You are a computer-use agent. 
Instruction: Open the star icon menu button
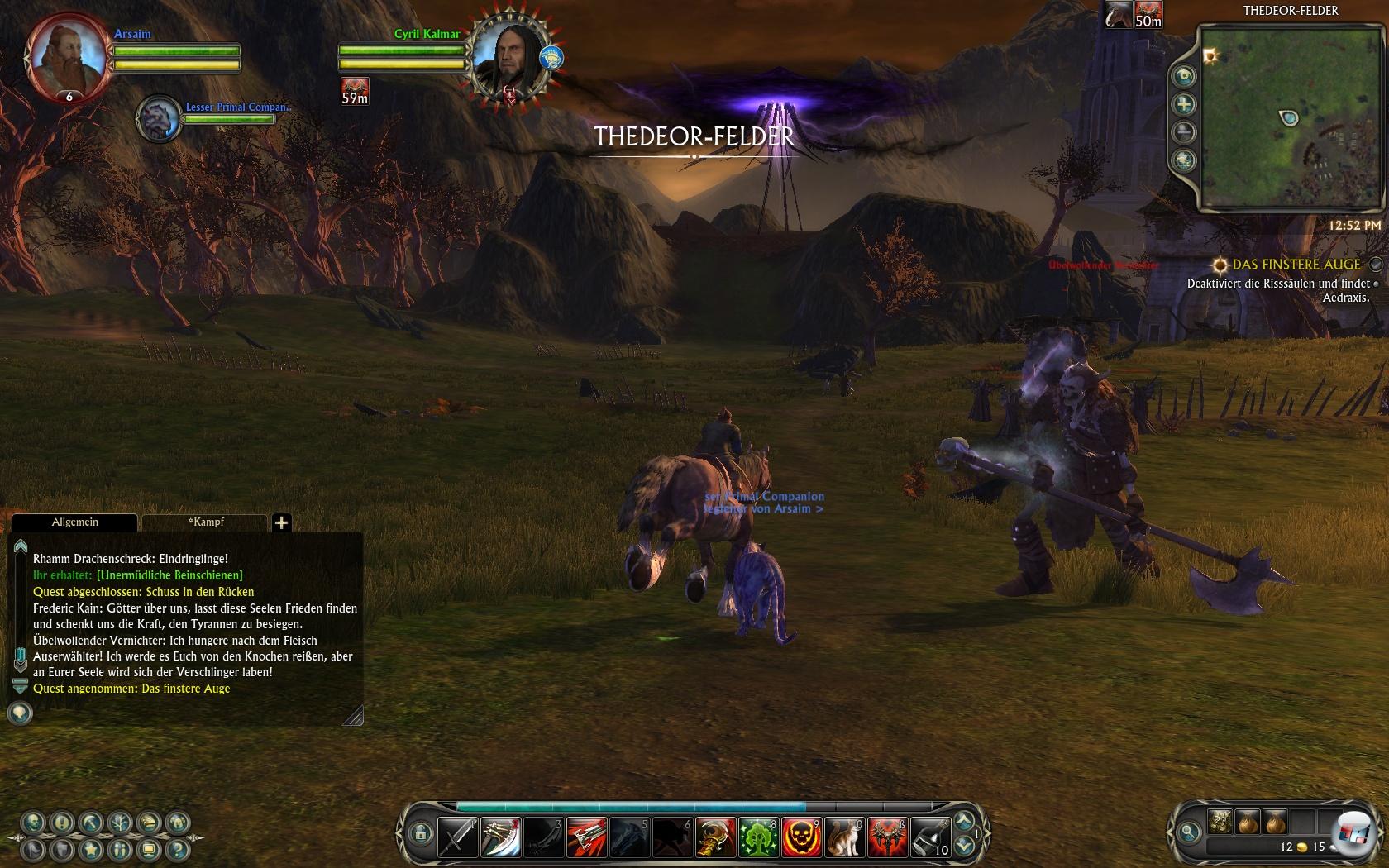click(x=91, y=849)
